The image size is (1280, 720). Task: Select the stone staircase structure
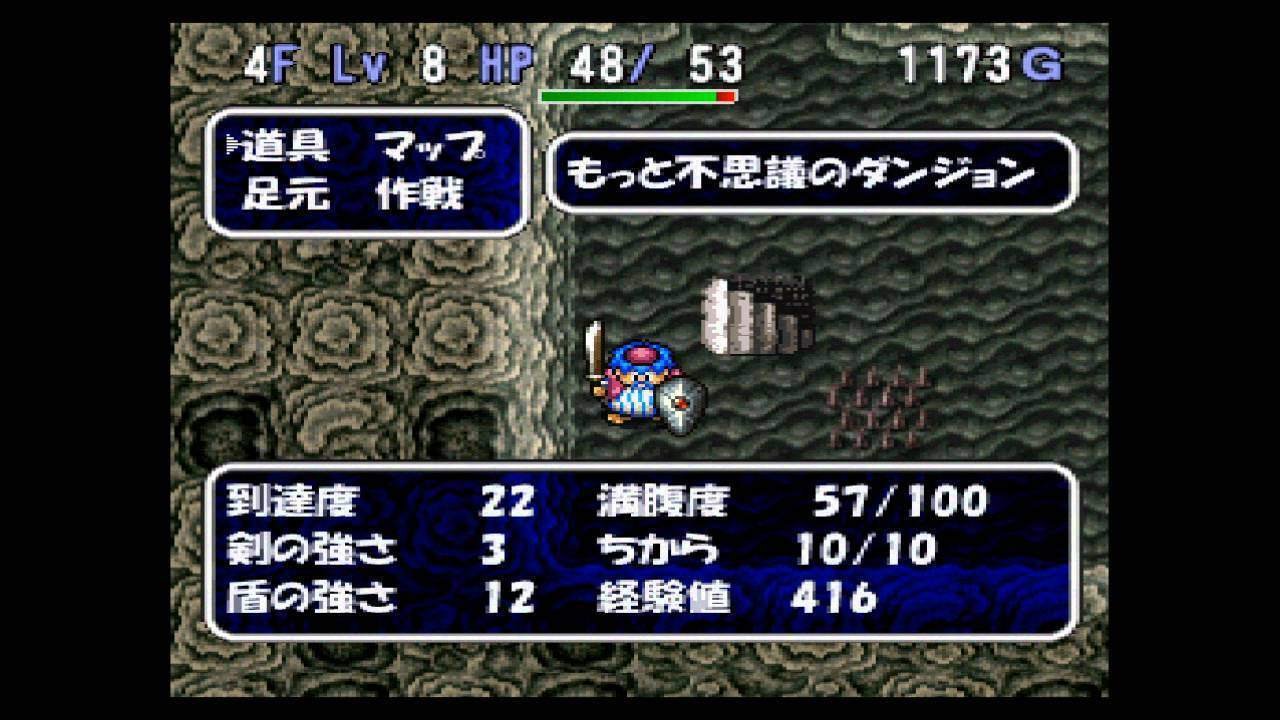tap(755, 315)
